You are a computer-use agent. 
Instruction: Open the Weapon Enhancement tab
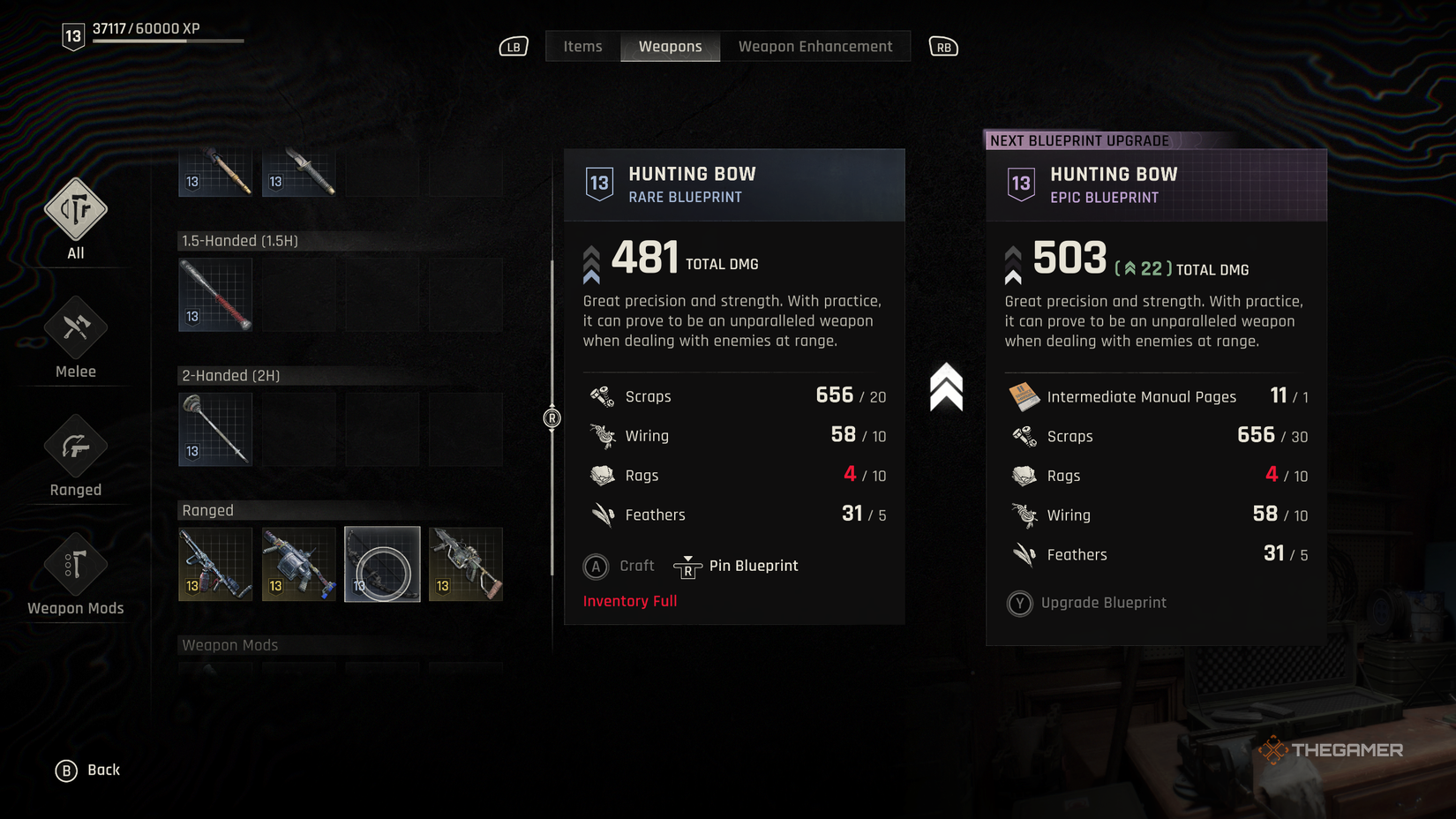tap(814, 46)
